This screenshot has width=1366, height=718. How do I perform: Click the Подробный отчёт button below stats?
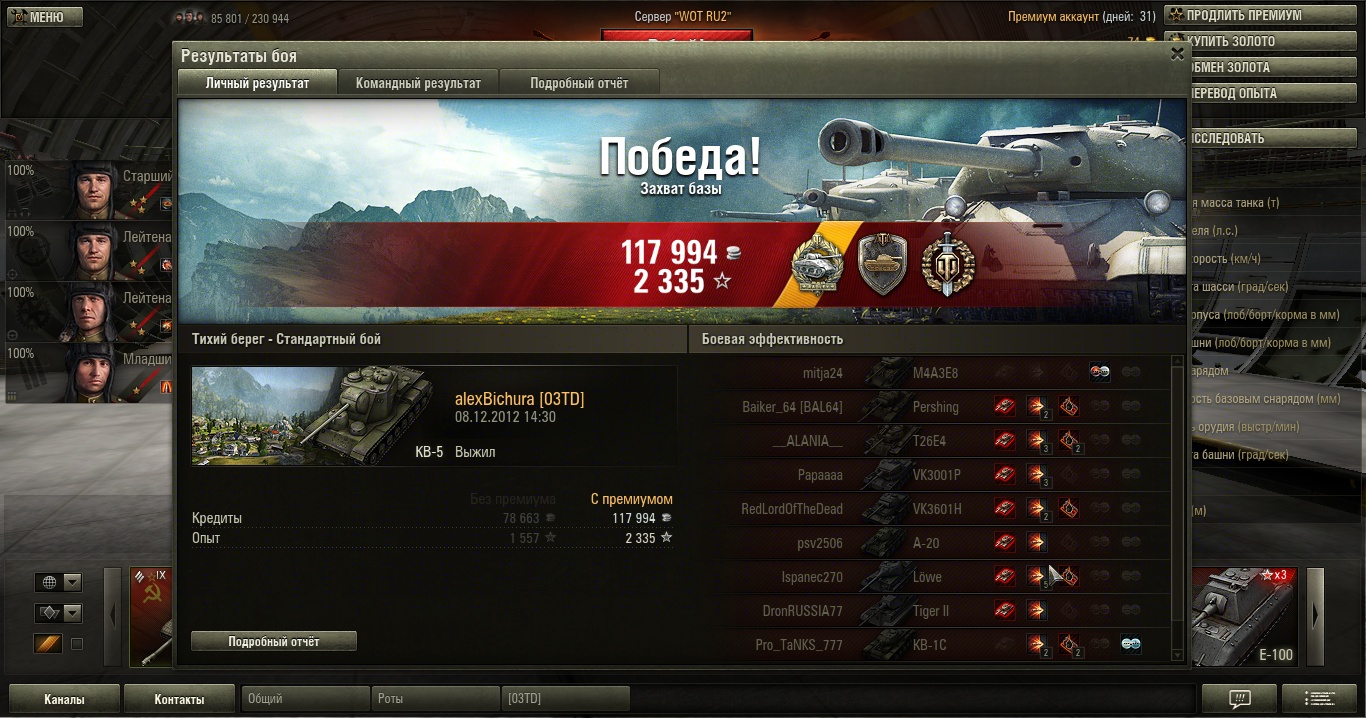click(273, 641)
